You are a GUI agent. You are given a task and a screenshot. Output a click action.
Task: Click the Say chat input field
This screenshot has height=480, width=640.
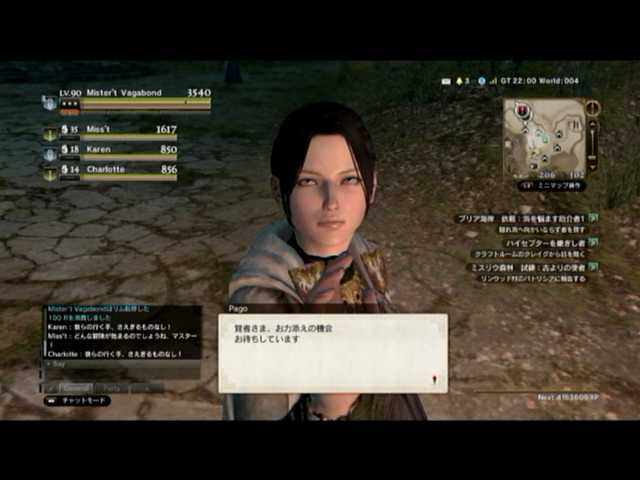120,365
